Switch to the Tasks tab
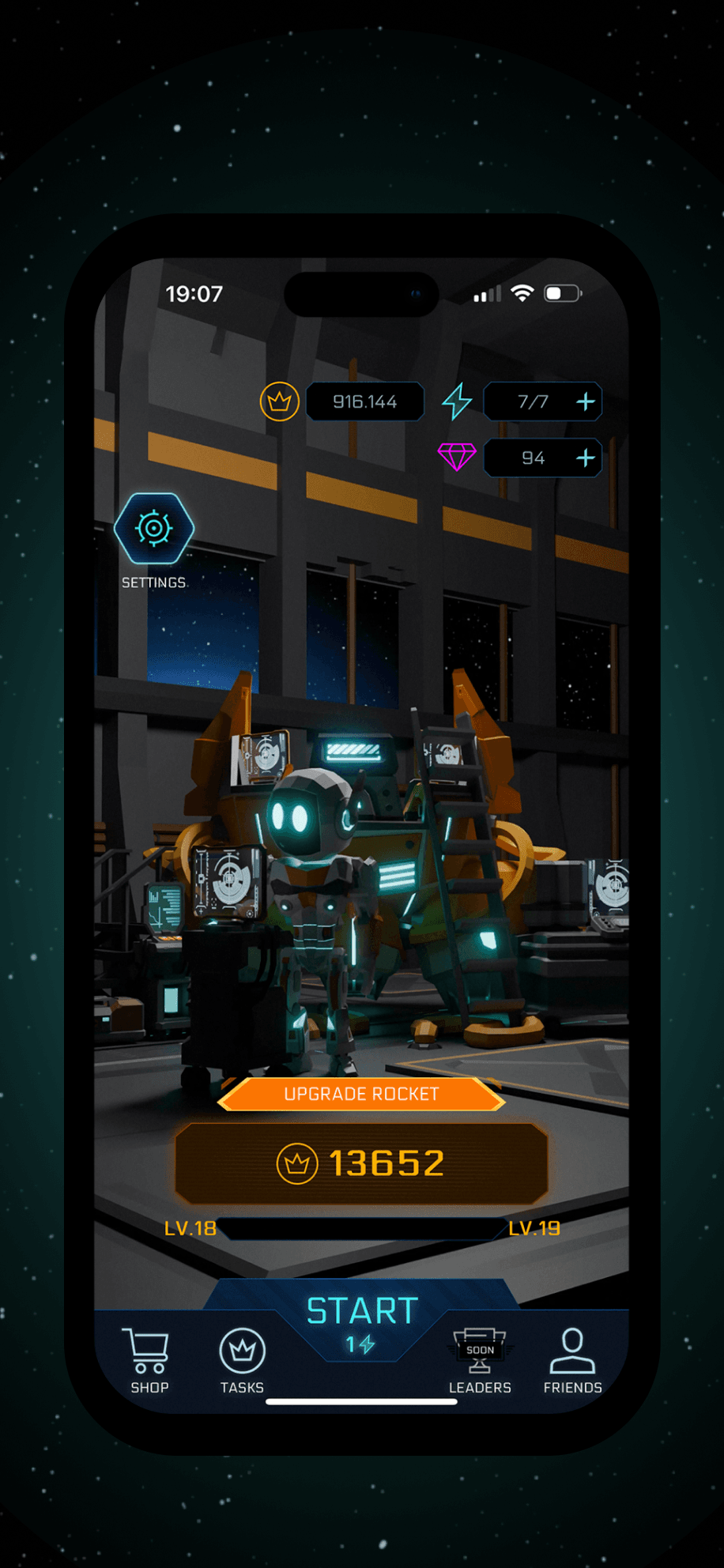Screen dimensions: 724x1568 coord(242,1361)
